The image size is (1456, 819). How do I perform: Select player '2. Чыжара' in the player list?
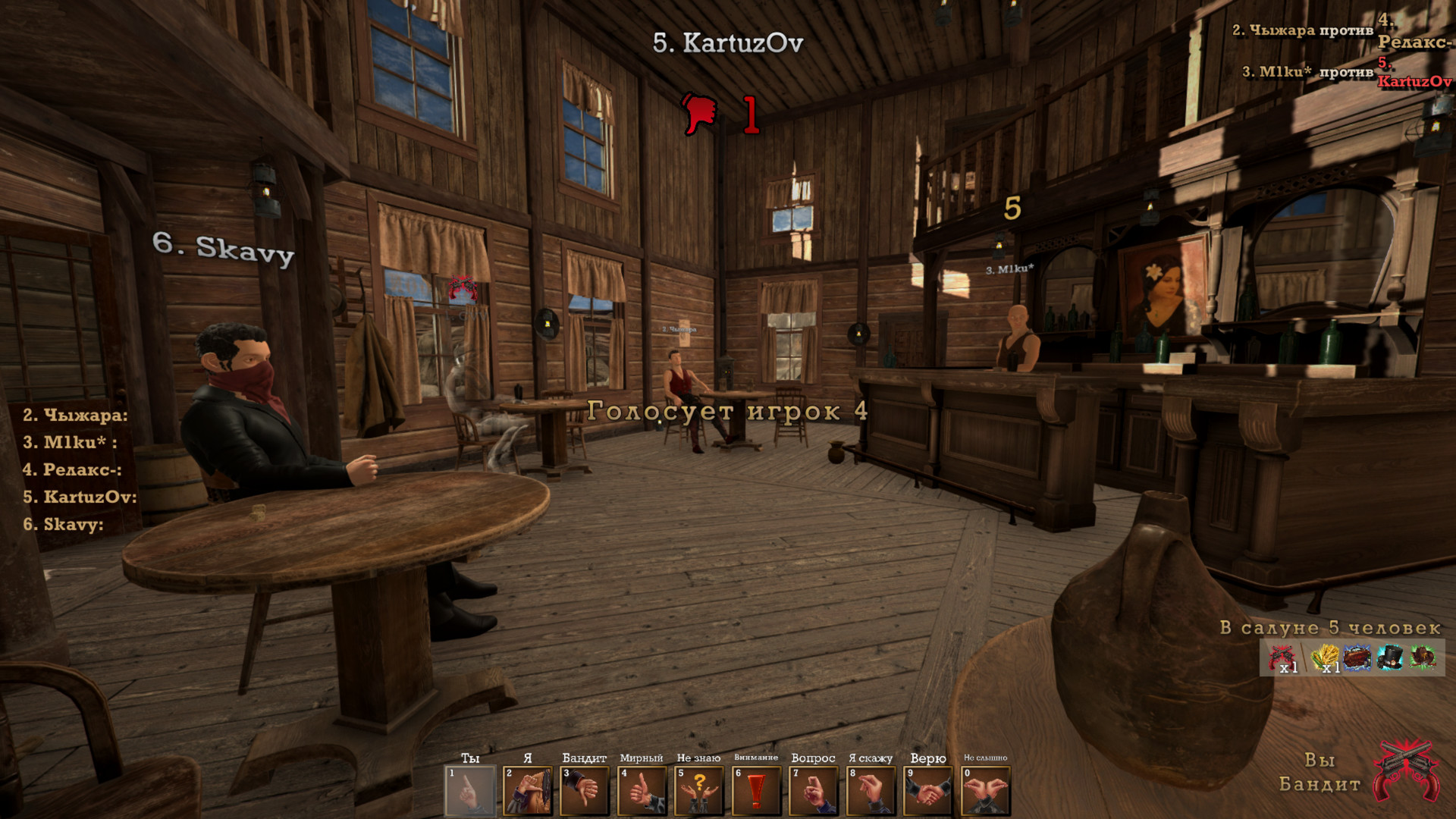74,416
